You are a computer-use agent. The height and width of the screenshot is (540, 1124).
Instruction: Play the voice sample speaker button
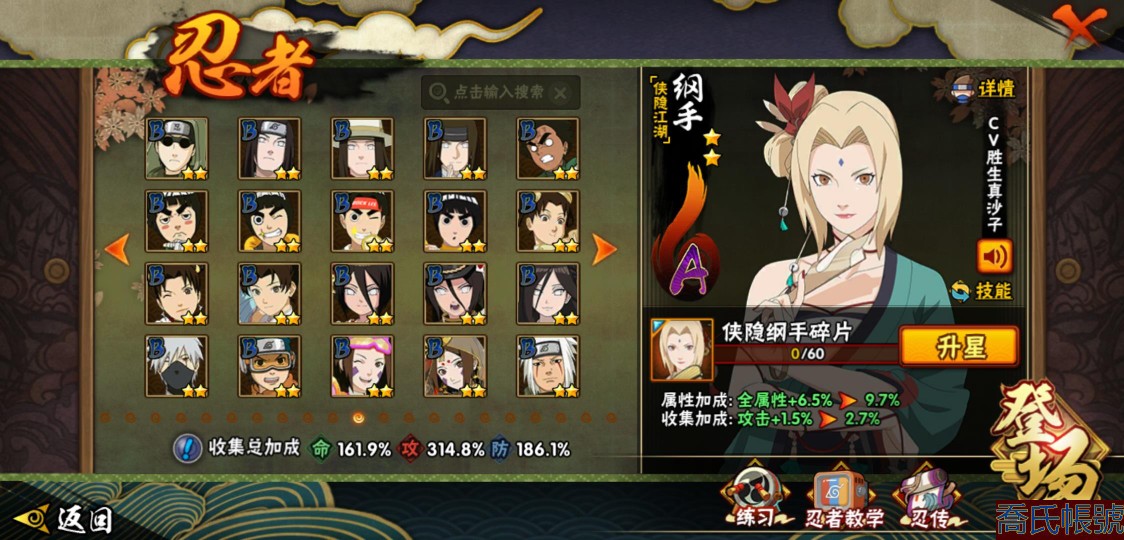[994, 256]
